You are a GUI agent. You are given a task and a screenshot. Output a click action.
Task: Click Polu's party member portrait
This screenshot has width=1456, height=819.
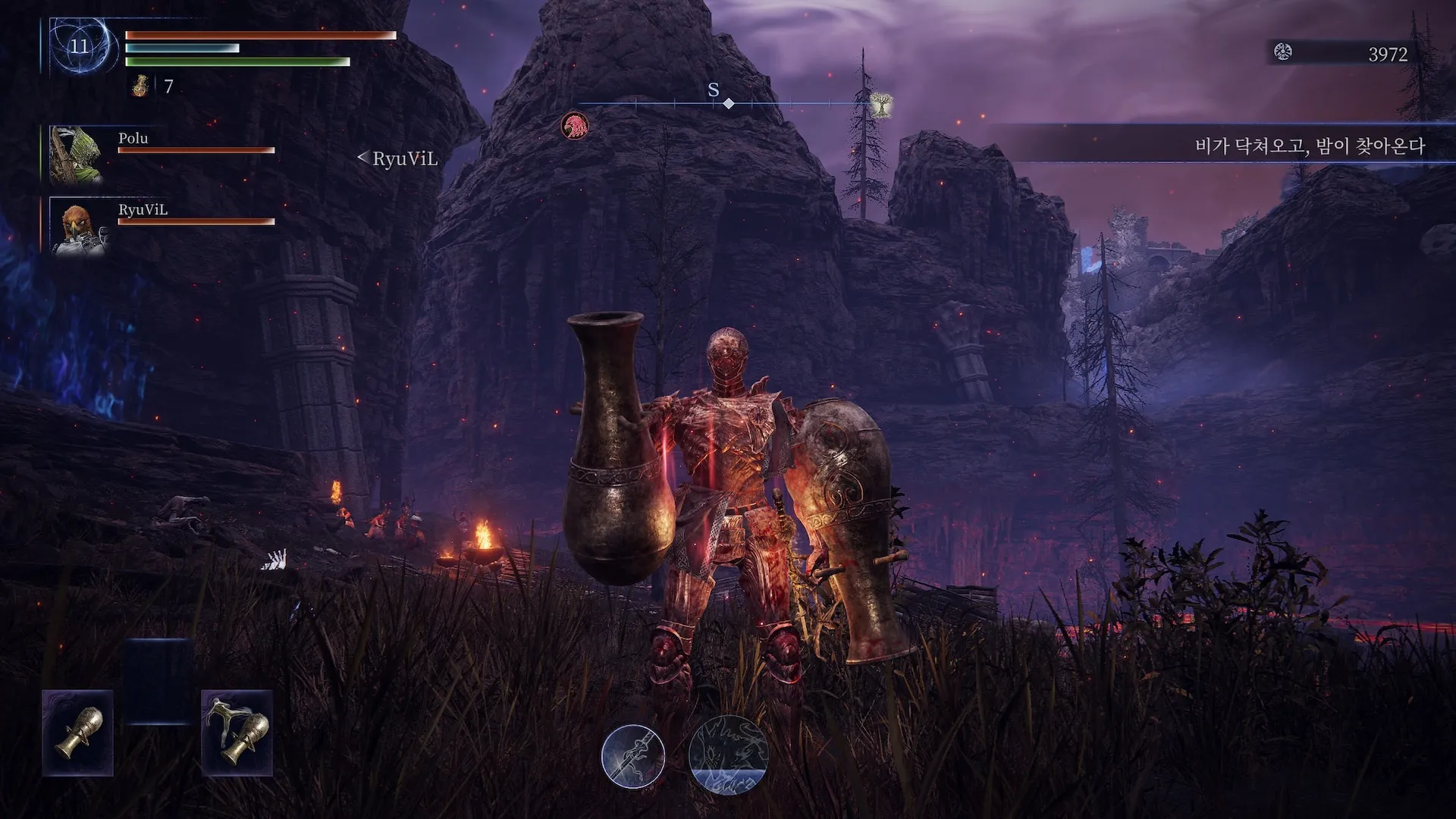click(x=76, y=155)
